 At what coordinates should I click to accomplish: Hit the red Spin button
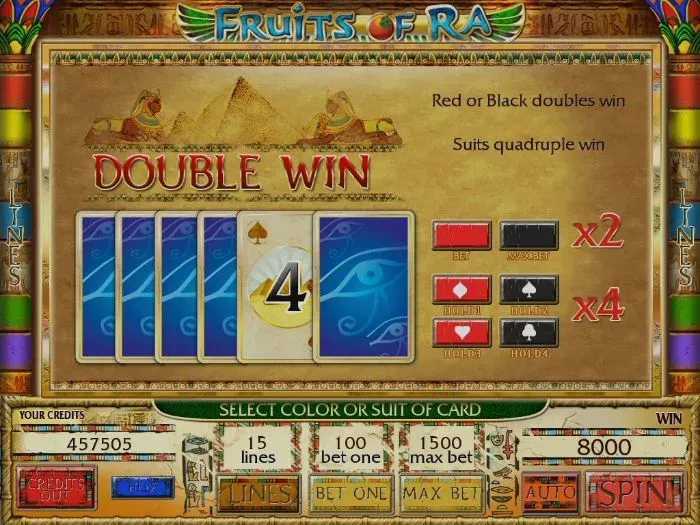tap(634, 492)
